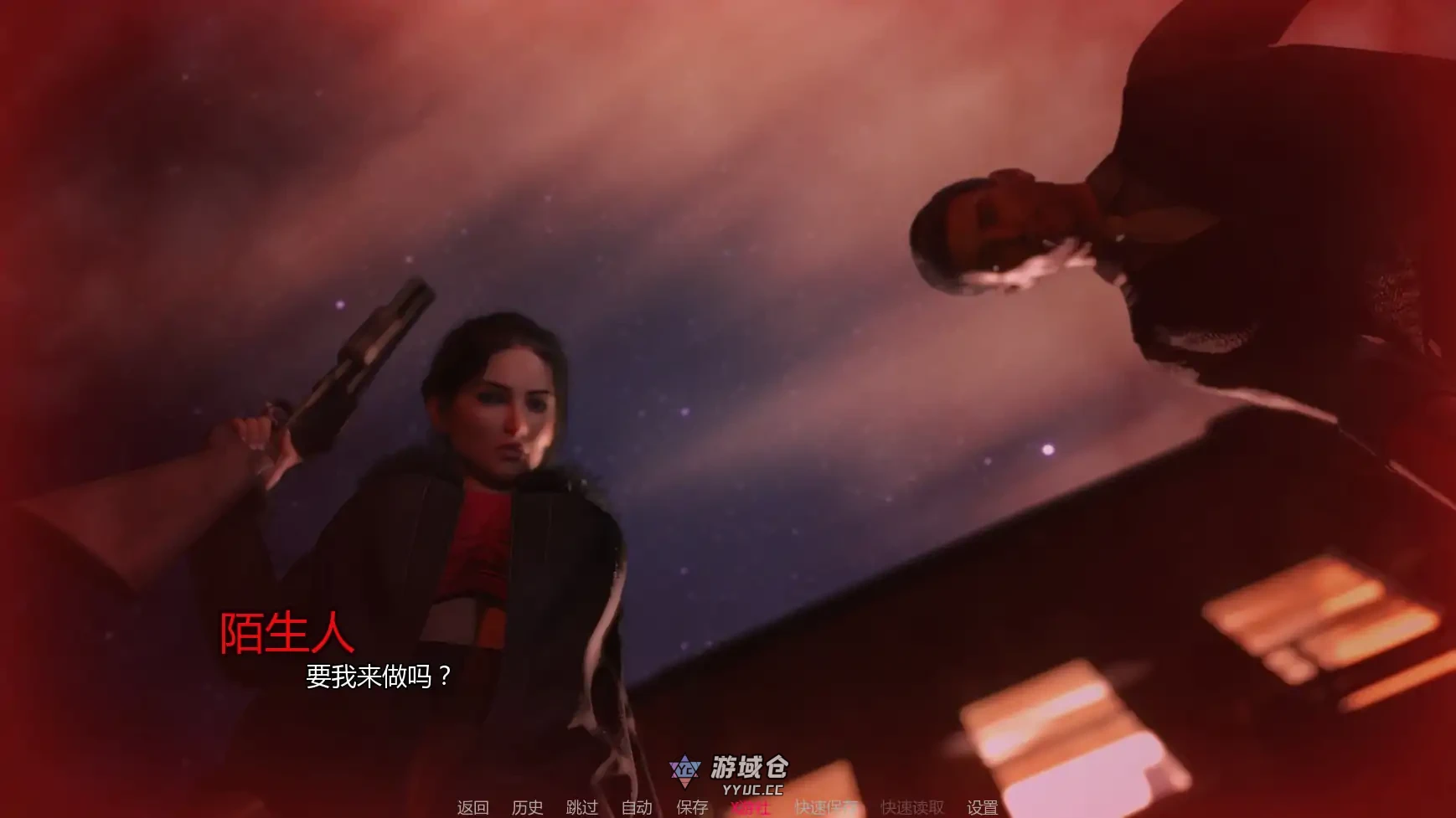The height and width of the screenshot is (818, 1456).
Task: Enable 跳过 skip mode
Action: tap(581, 809)
